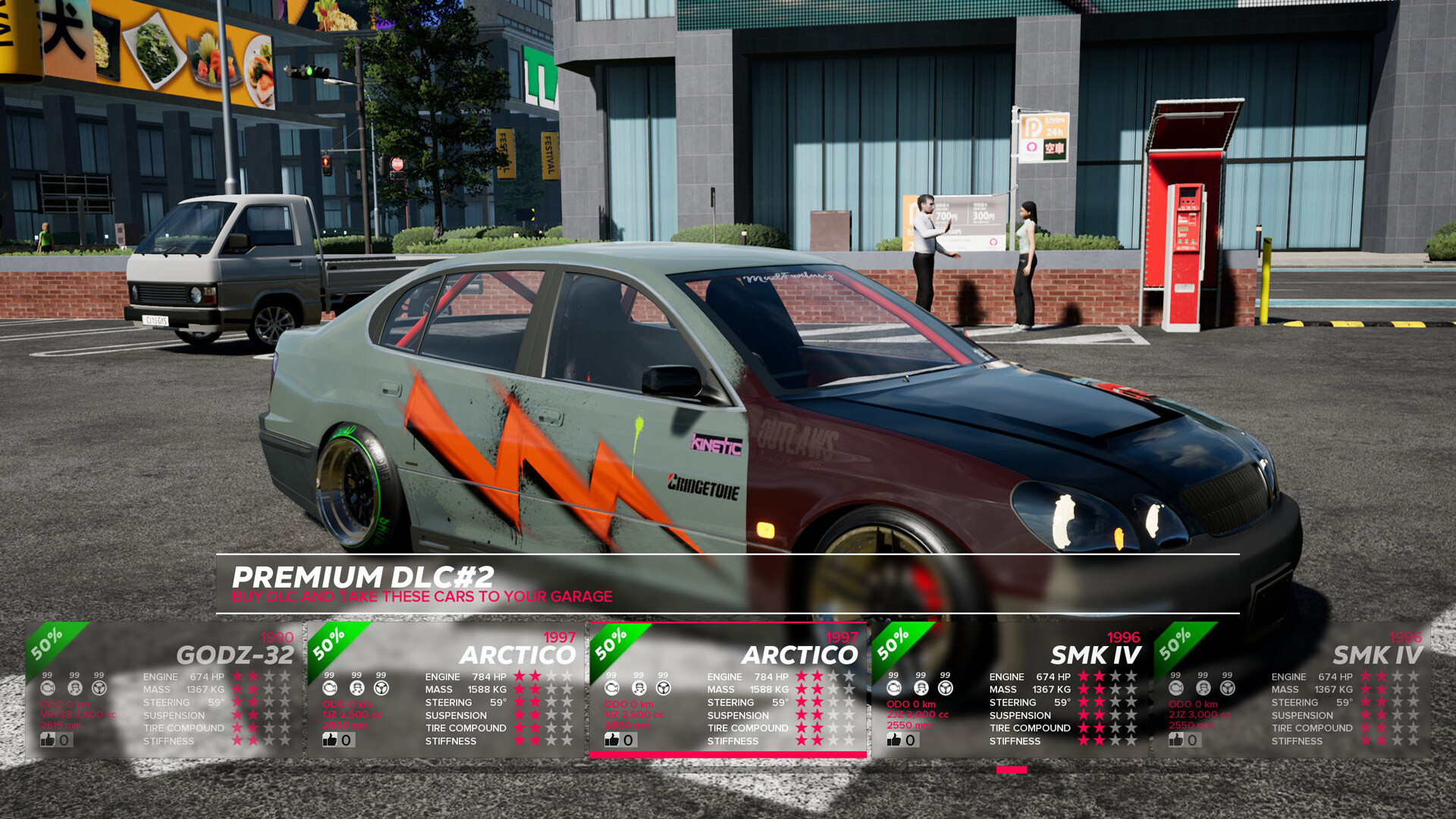This screenshot has width=1456, height=819.
Task: Toggle the thumbs-up like on the 1996 SMK IV card
Action: pyautogui.click(x=896, y=740)
